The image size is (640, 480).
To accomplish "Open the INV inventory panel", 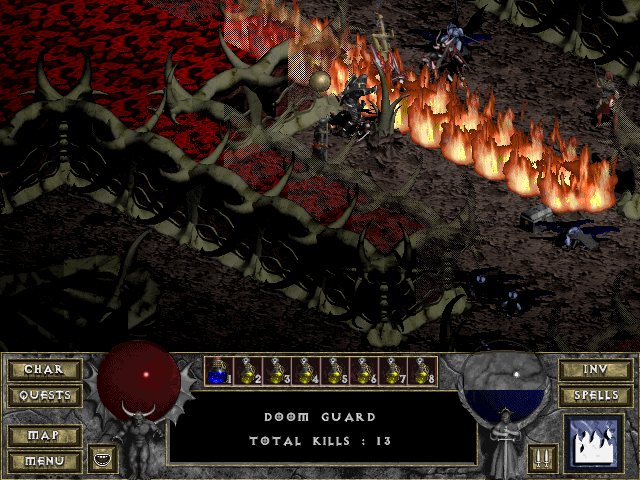I will (x=596, y=369).
